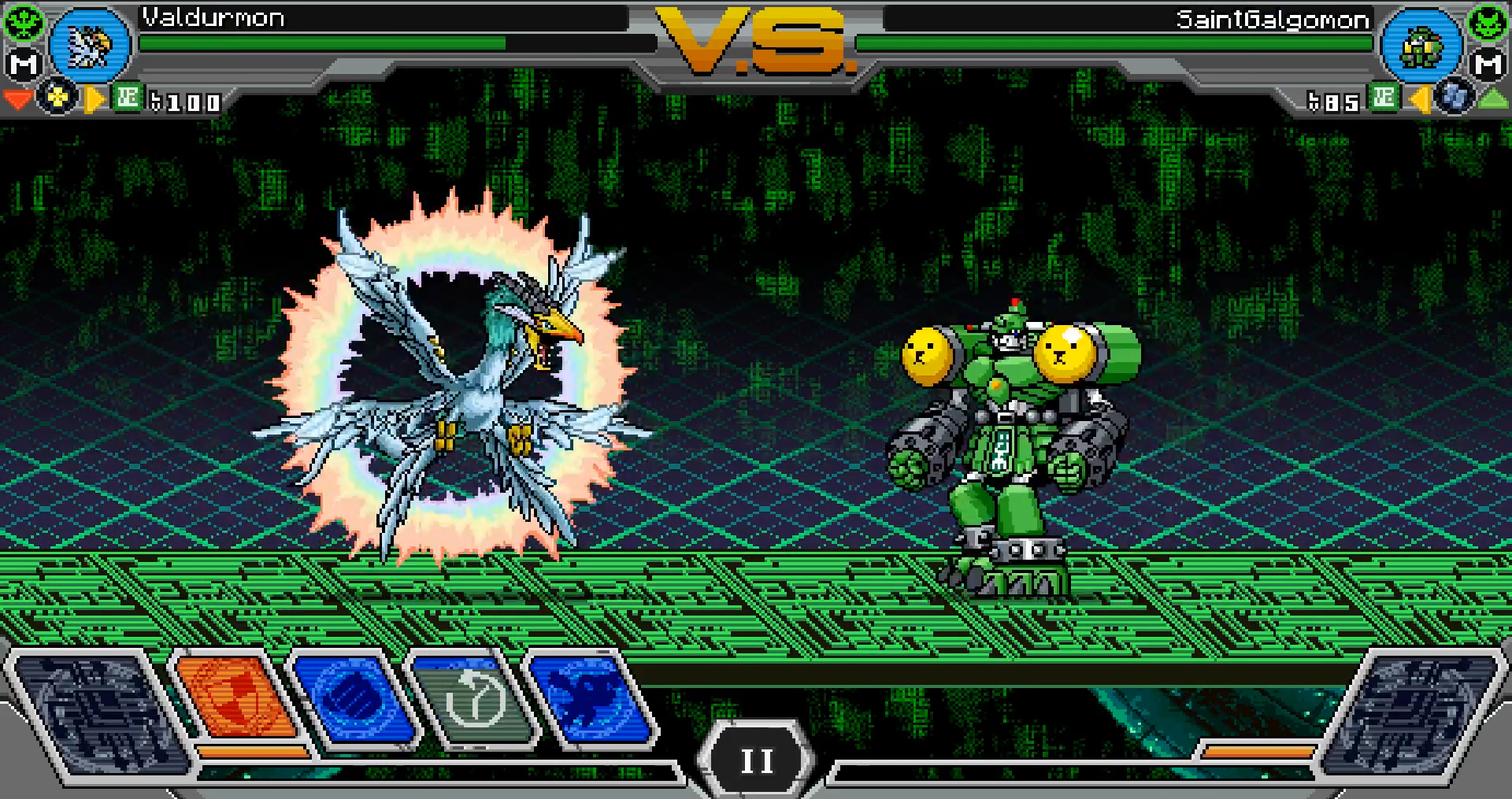Select Valdurmon's circular portrait icon

point(89,45)
